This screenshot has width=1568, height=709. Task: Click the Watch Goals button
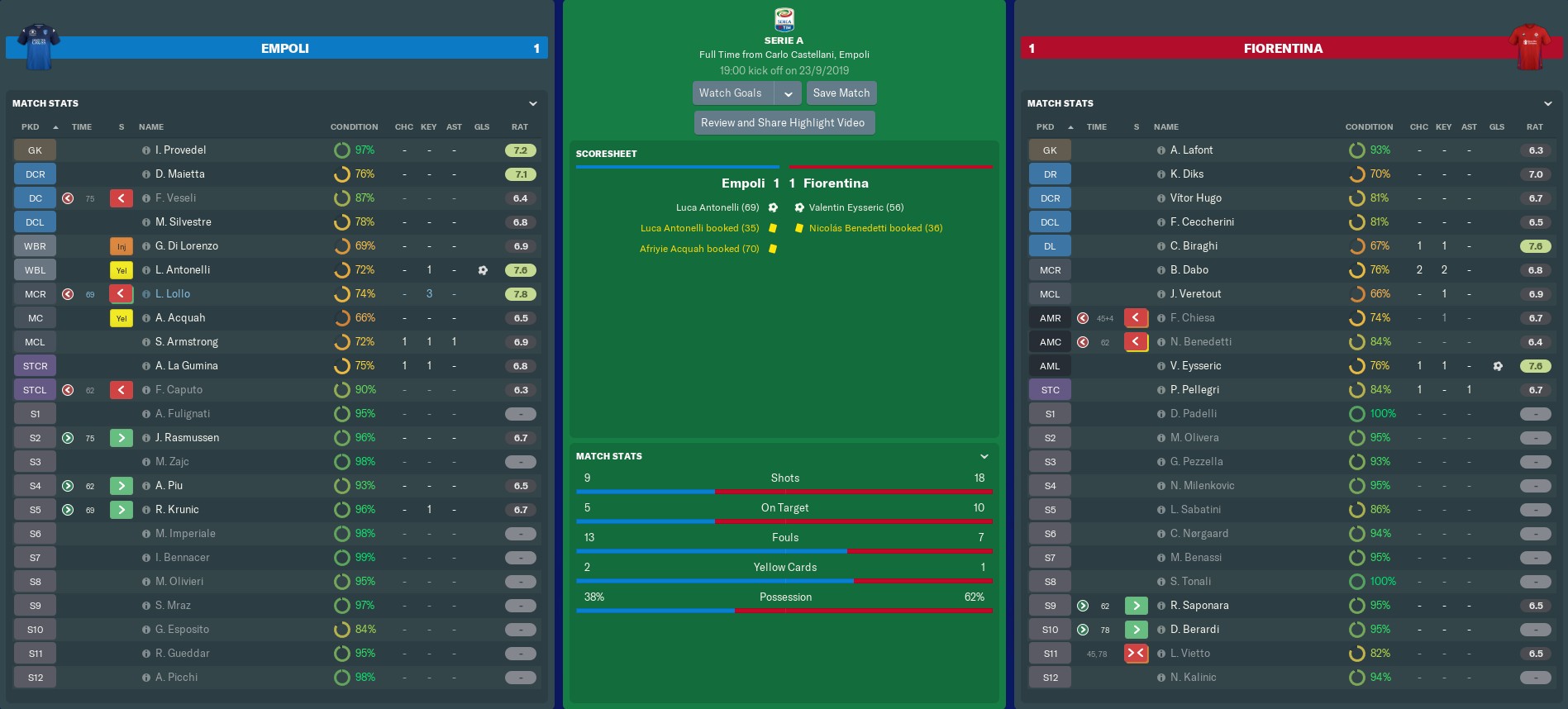coord(731,93)
